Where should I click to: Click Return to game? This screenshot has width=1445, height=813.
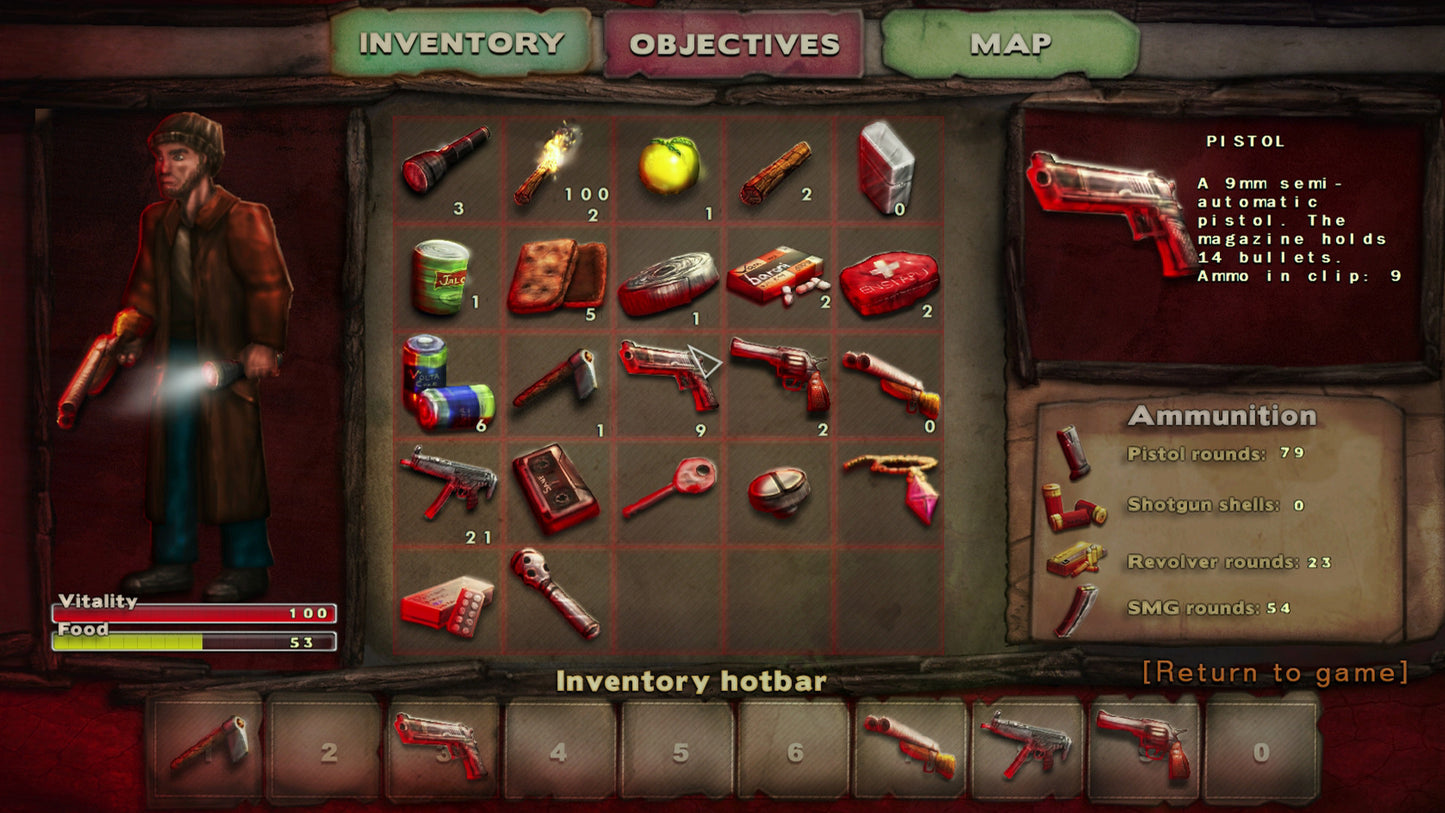(1275, 672)
